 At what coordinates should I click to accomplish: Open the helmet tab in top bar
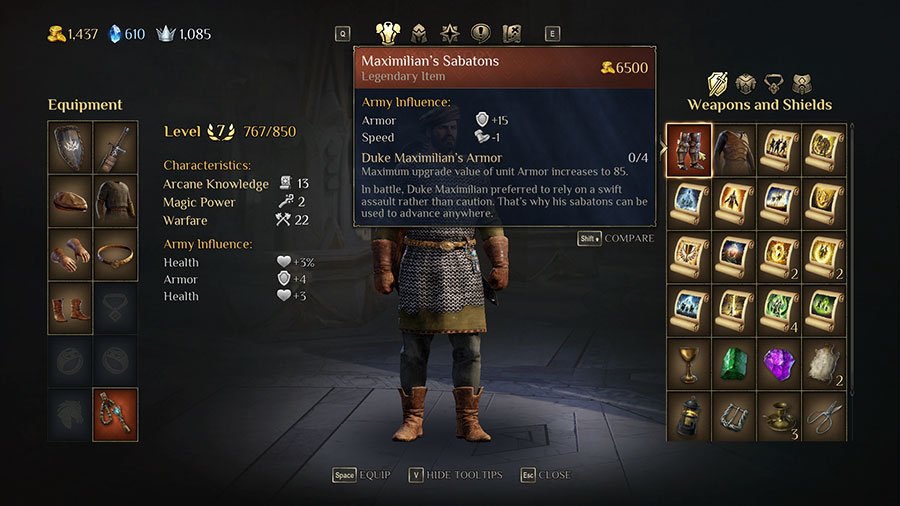(x=419, y=33)
